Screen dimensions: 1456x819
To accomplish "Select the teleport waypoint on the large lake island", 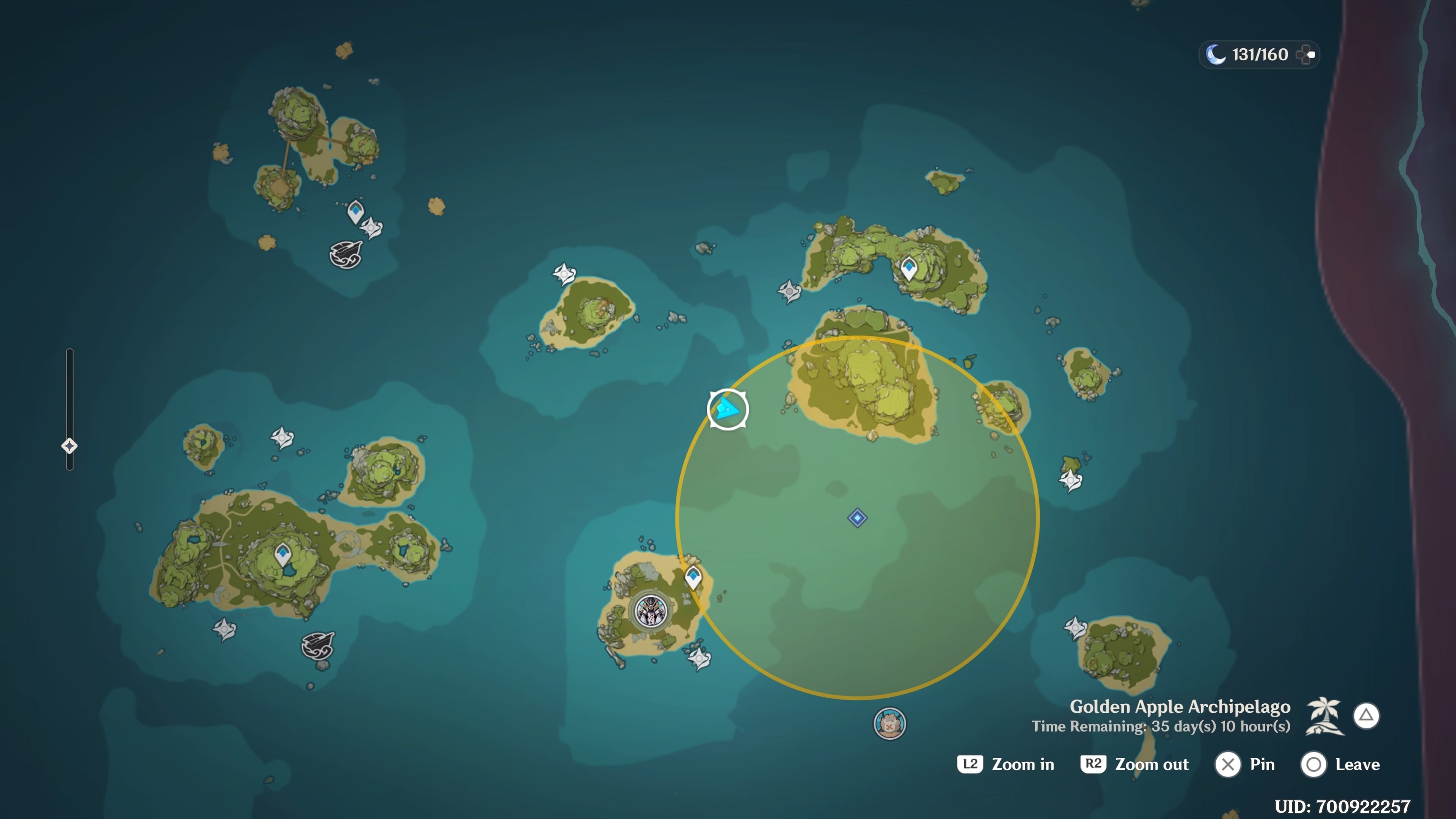I will click(x=282, y=554).
